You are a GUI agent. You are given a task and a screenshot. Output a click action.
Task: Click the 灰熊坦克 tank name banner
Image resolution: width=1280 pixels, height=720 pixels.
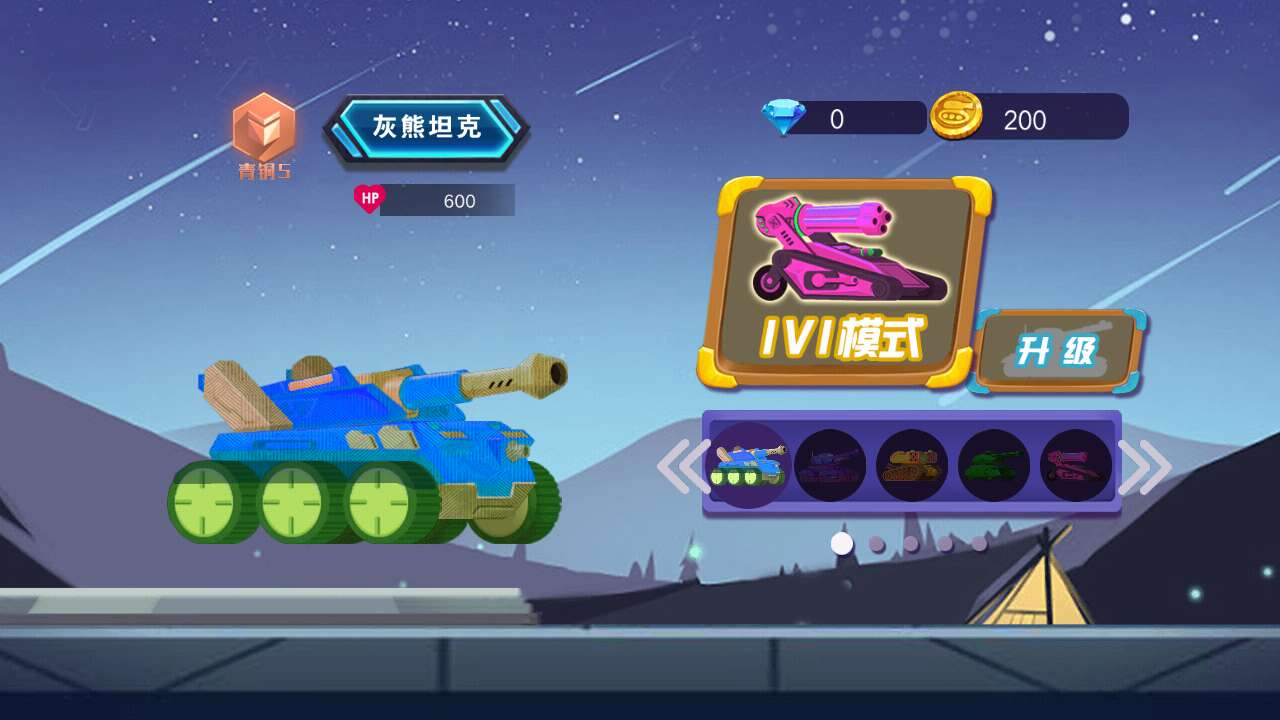428,127
